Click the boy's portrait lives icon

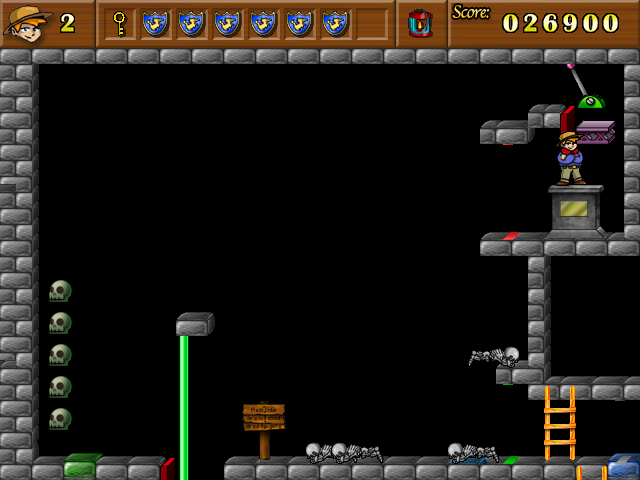click(x=27, y=22)
